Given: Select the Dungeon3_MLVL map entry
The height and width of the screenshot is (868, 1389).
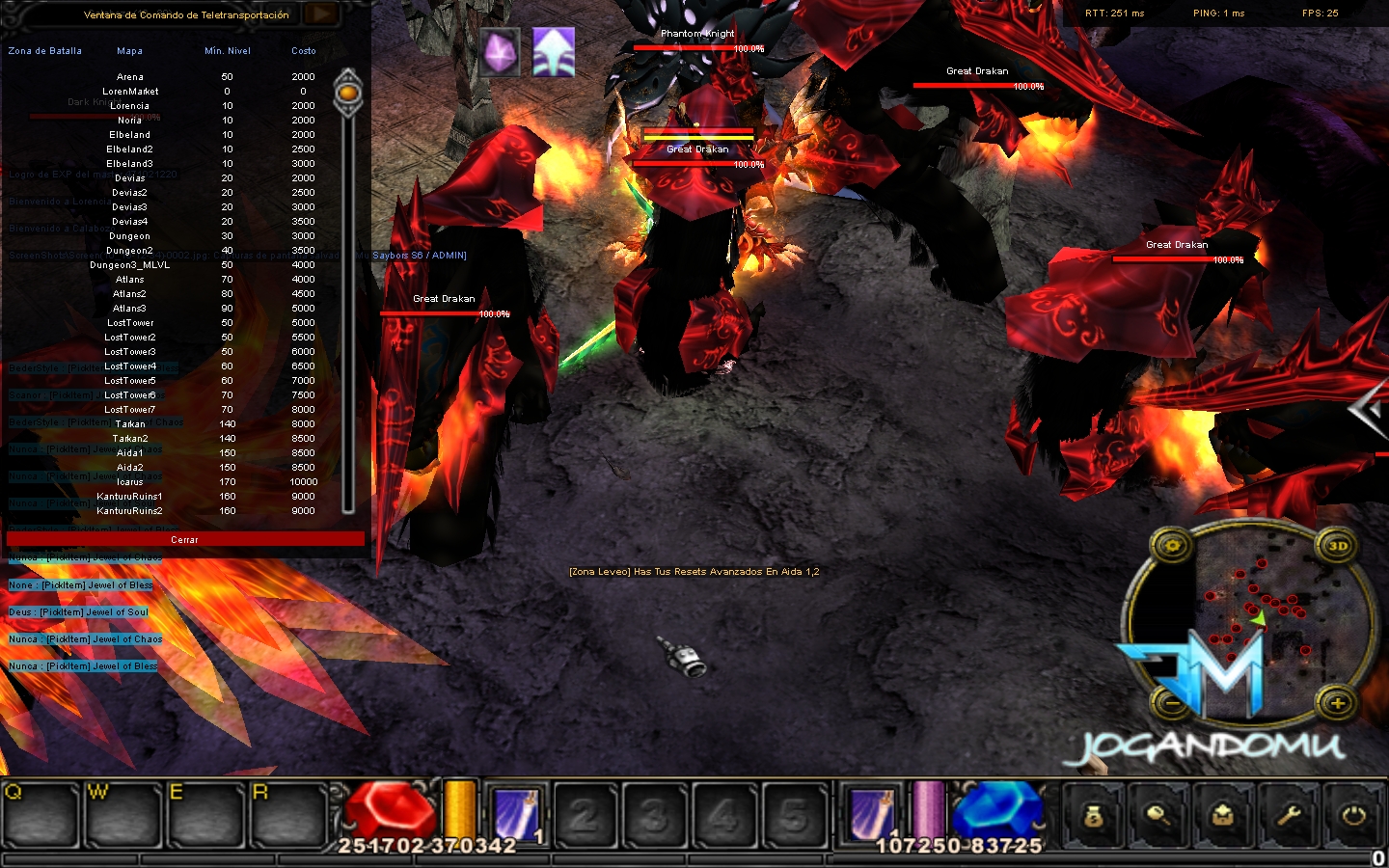Looking at the screenshot, I should (x=130, y=265).
